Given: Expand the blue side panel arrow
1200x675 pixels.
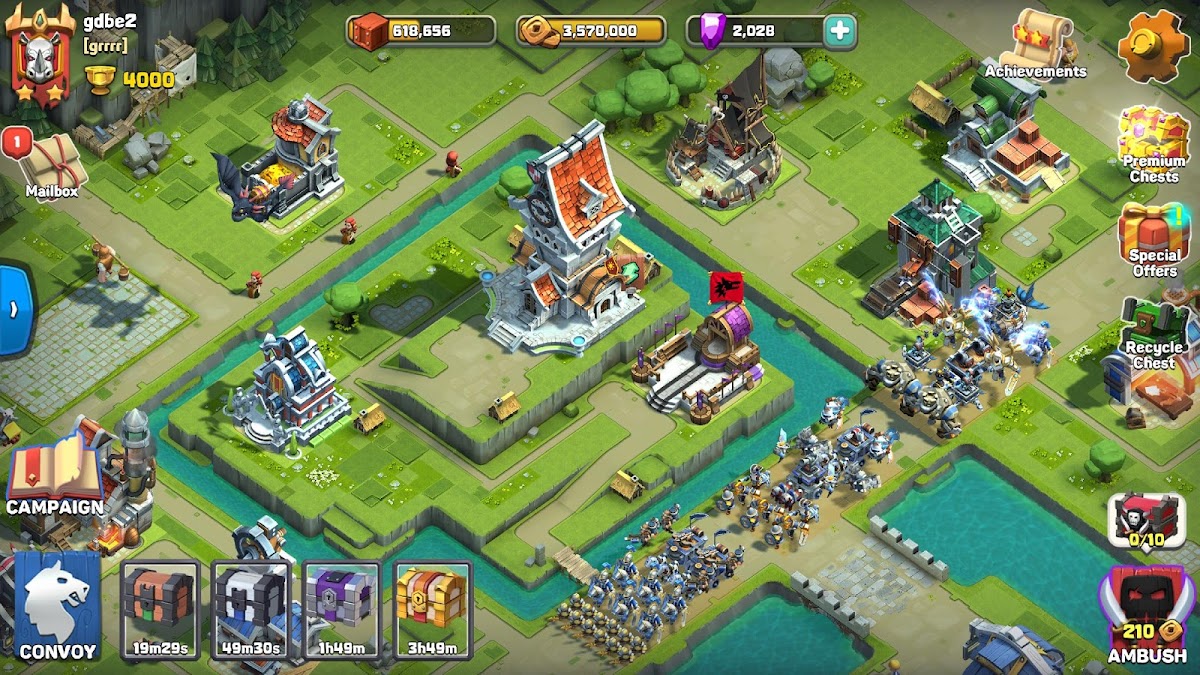Looking at the screenshot, I should tap(14, 309).
